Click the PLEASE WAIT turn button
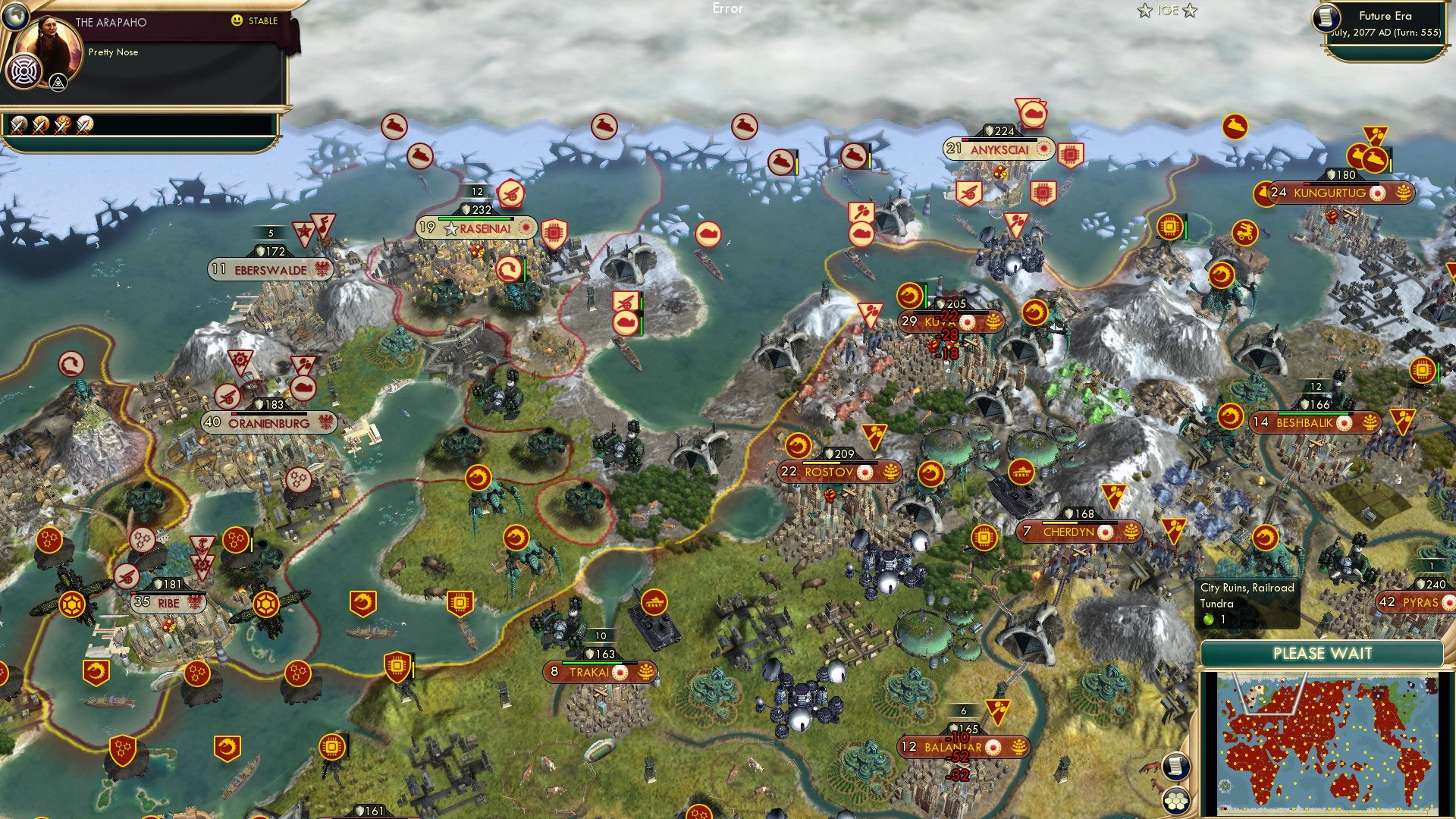The image size is (1456, 819). pos(1322,654)
